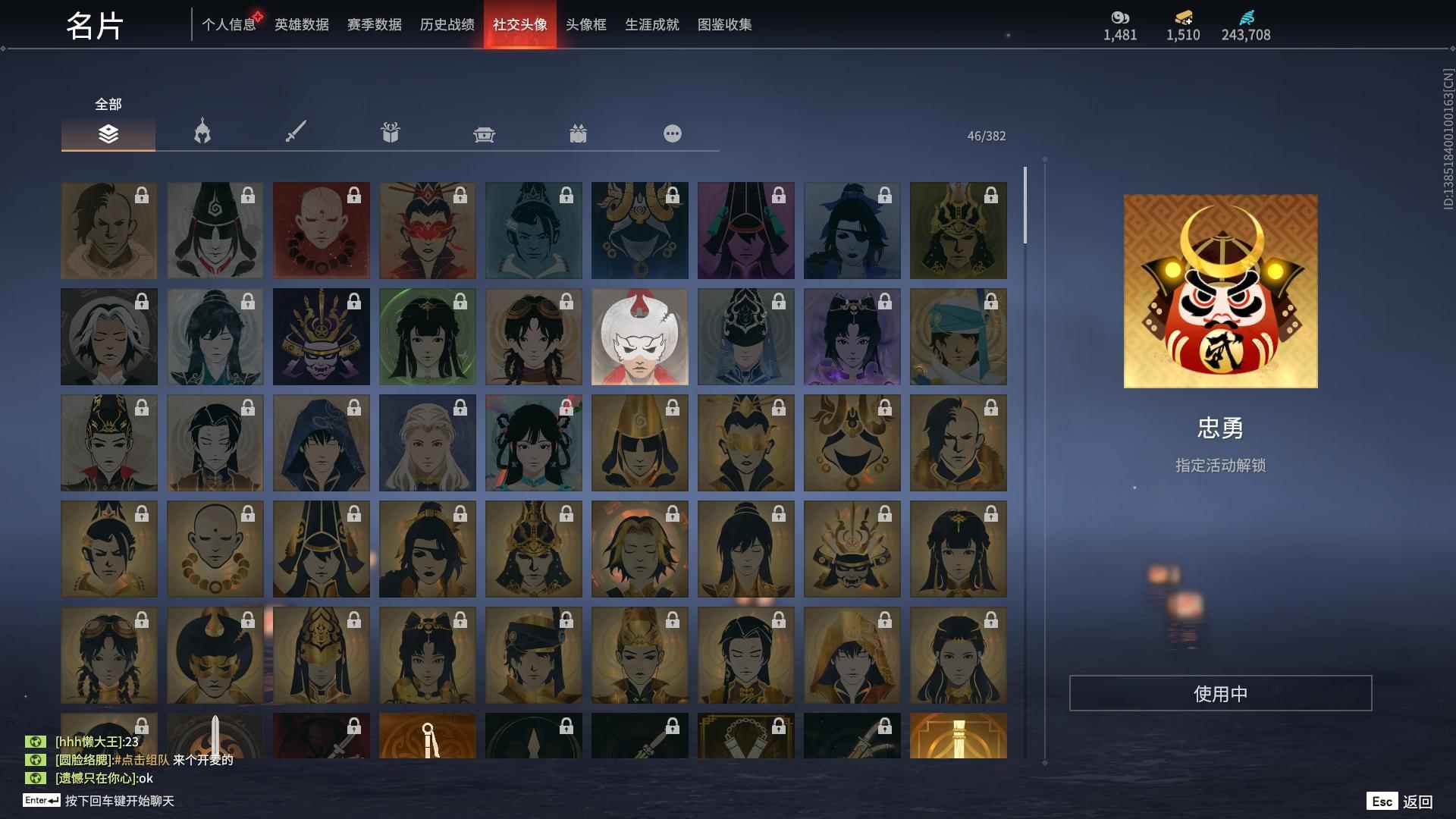Select the sword category filter icon
Screen dimensions: 1456x819
[295, 131]
